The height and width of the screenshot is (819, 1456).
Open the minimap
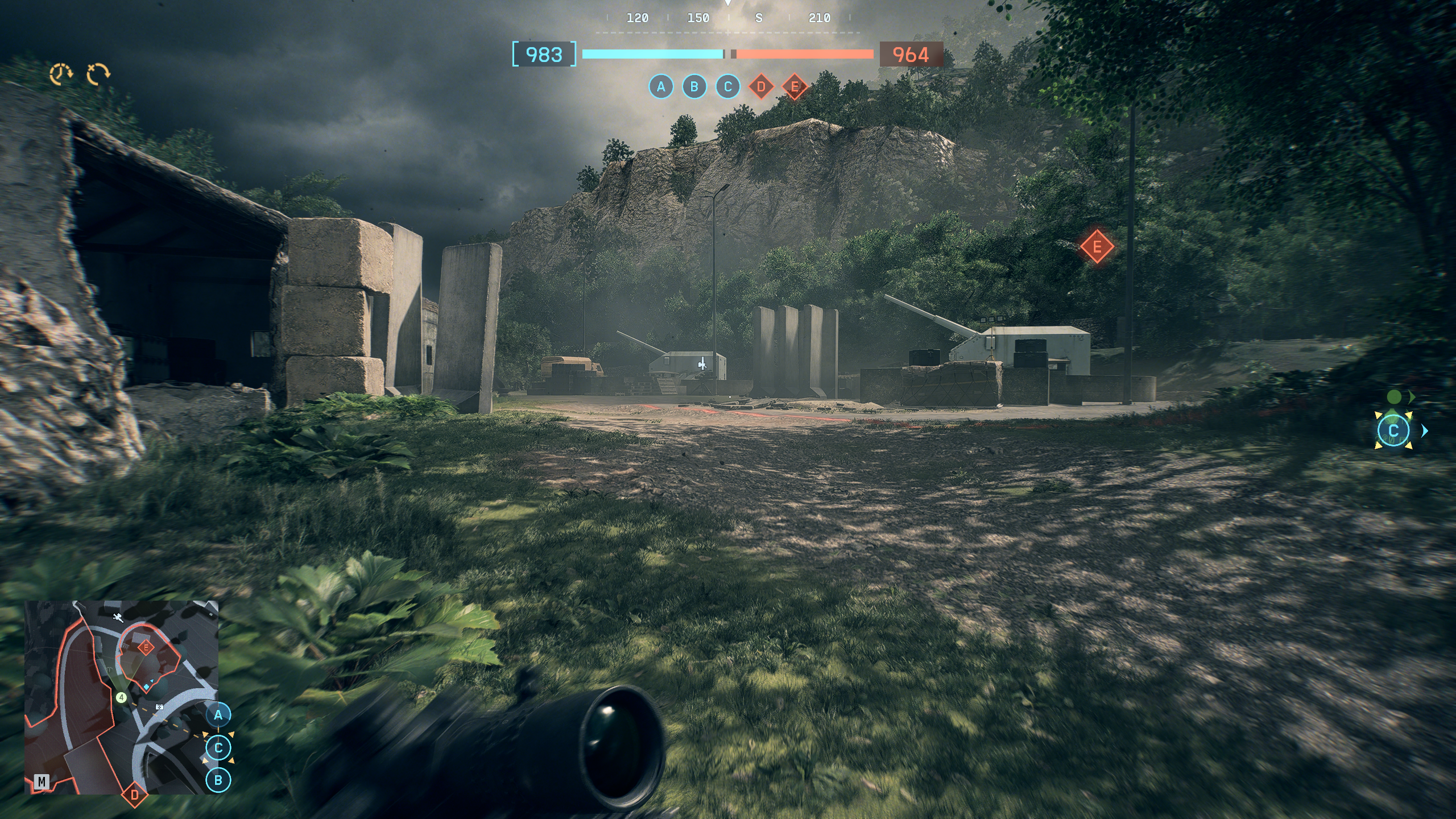121,697
